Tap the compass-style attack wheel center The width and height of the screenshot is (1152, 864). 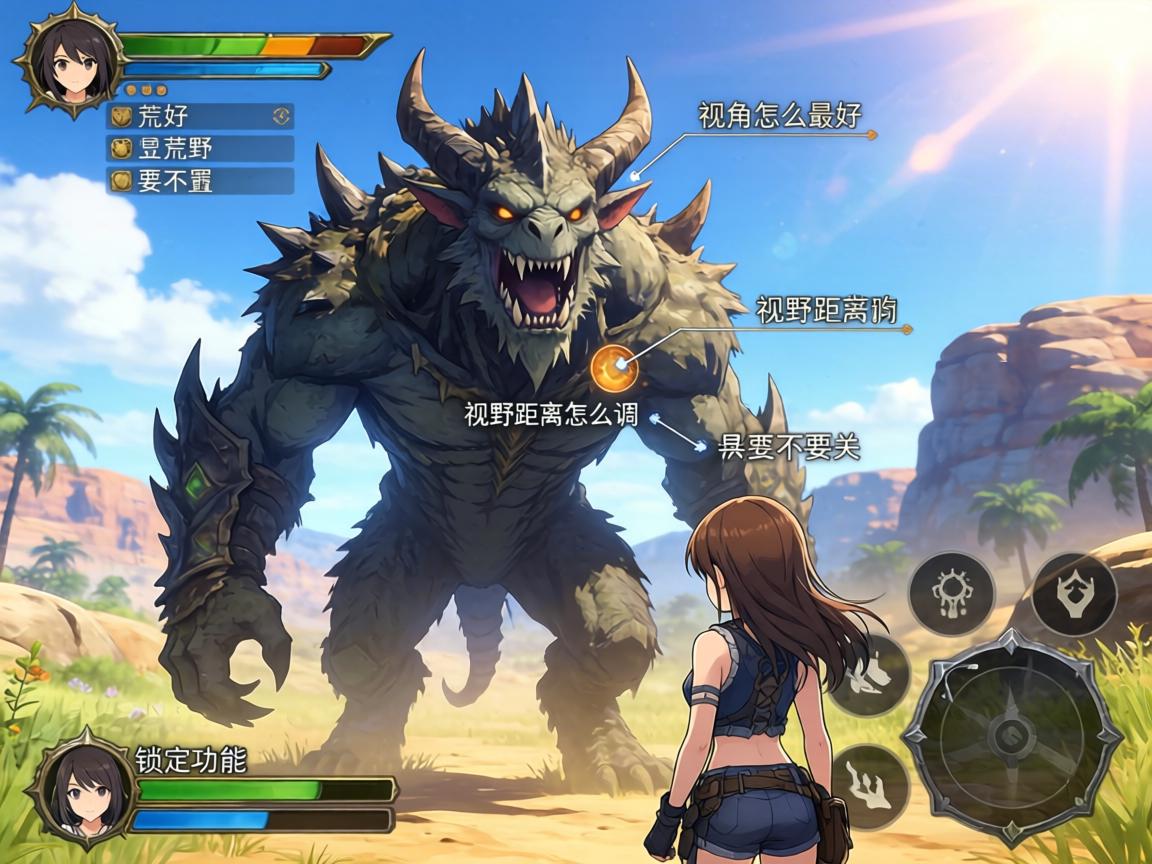click(x=1011, y=736)
